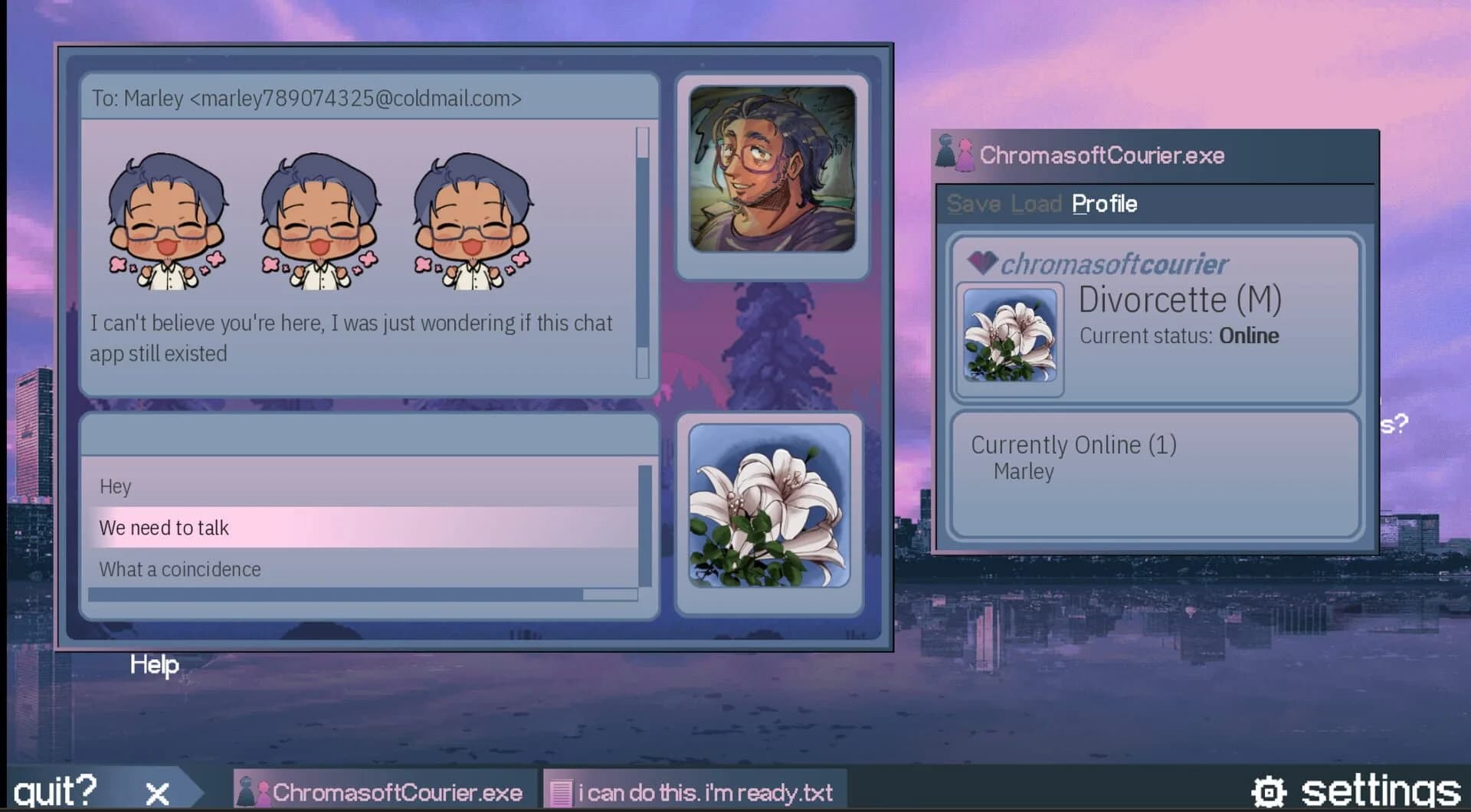Click the heart icon next to chromasoftcourier logo

[x=984, y=261]
